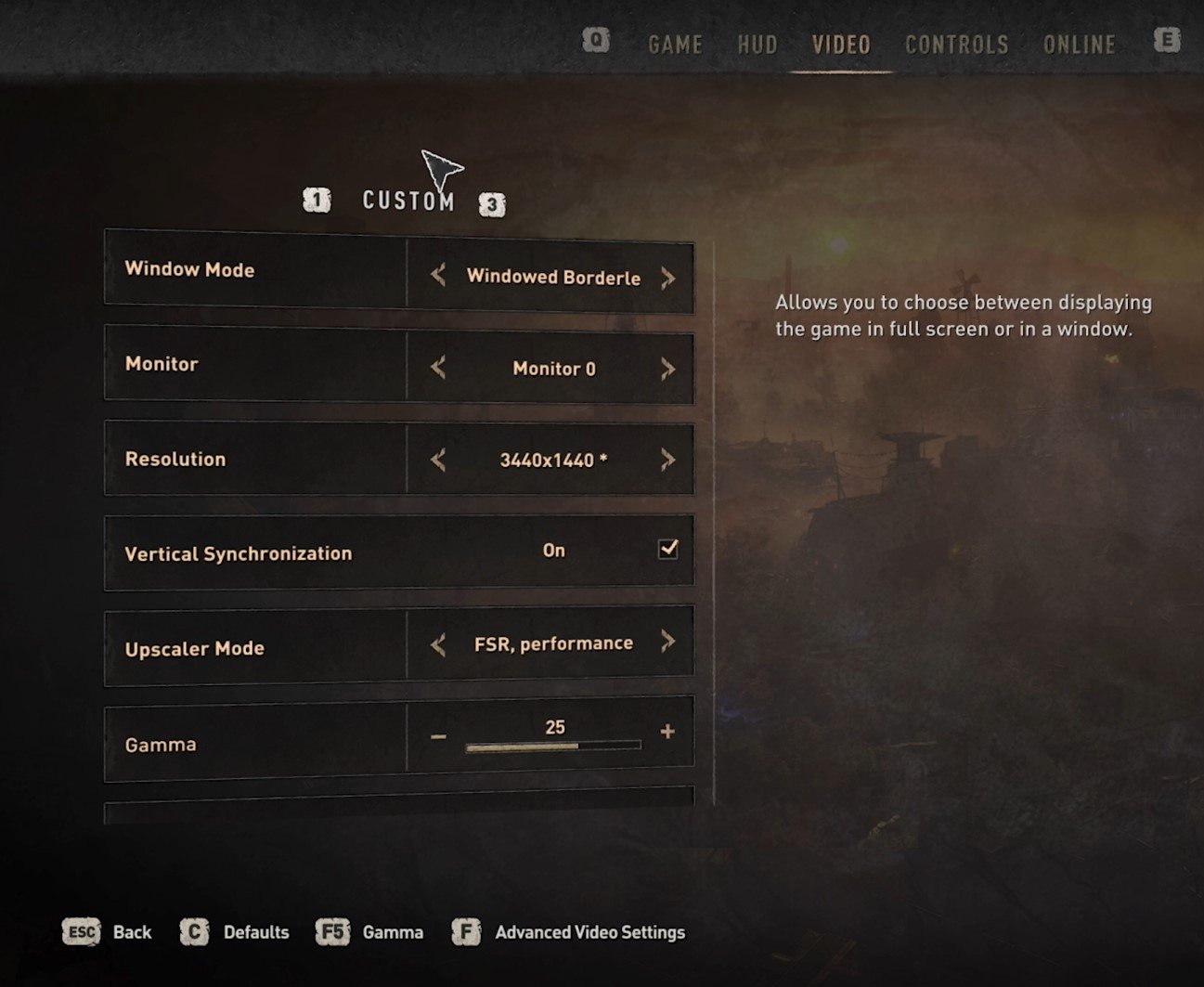Click the Window Mode left arrow
Screen dimensions: 1204x987
pyautogui.click(x=438, y=275)
